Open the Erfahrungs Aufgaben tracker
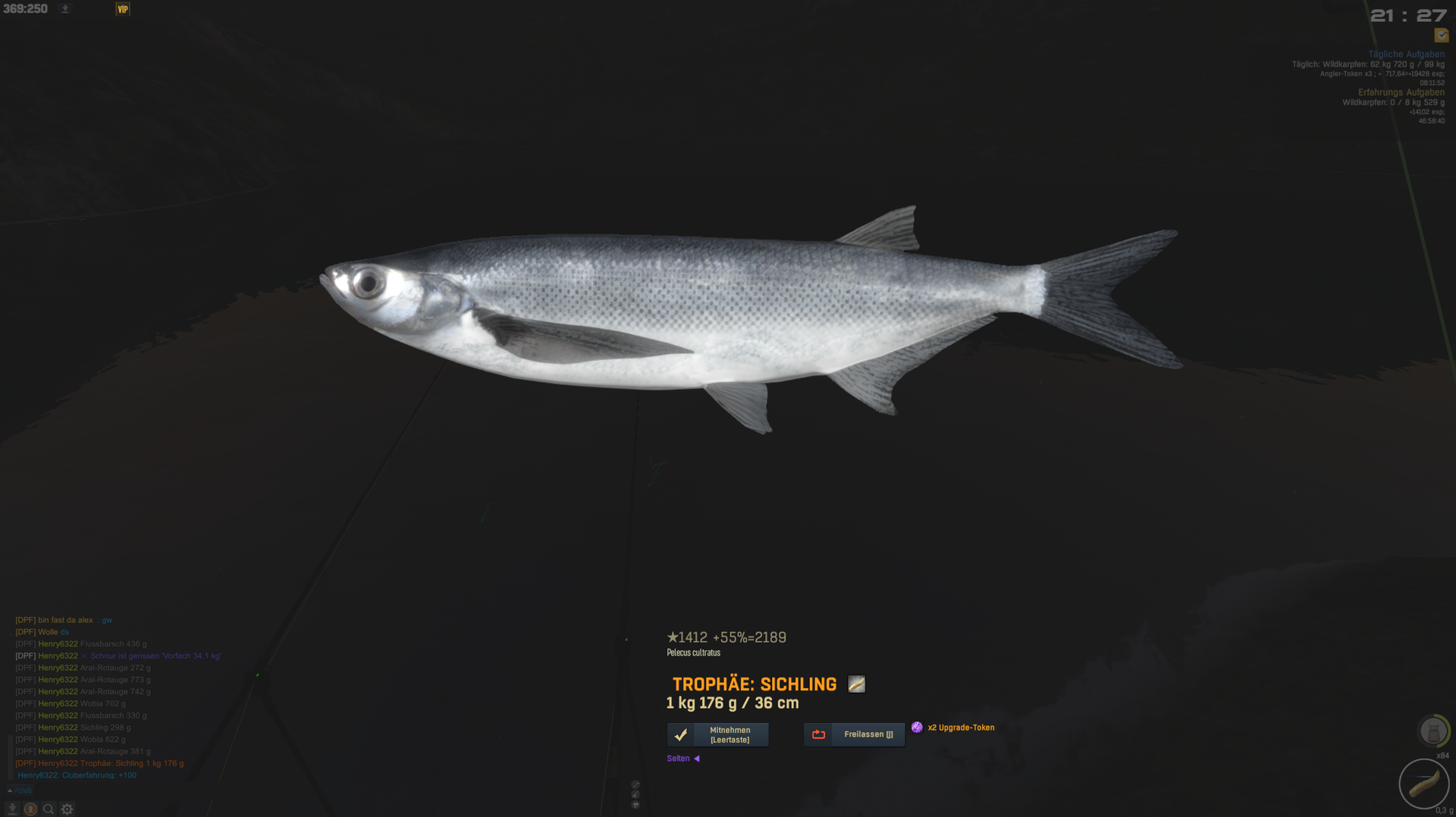The width and height of the screenshot is (1456, 817). point(1401,92)
